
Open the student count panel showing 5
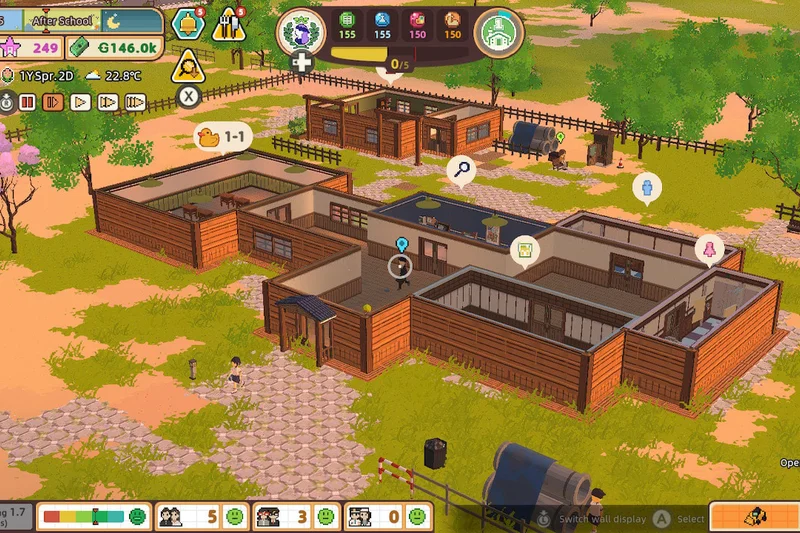(198, 516)
